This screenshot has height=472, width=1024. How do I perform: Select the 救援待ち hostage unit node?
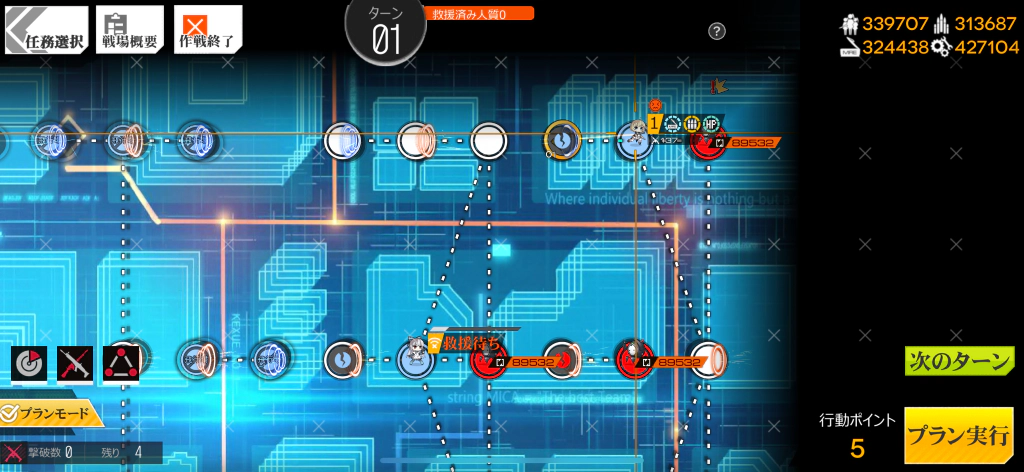(414, 357)
